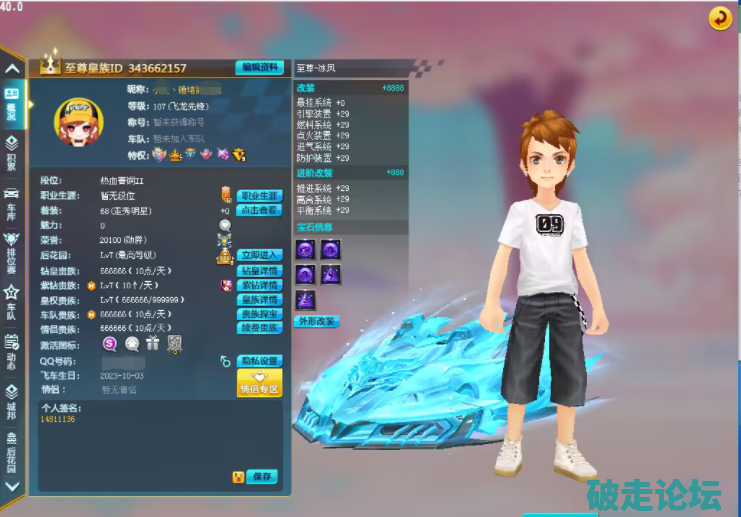Click the player avatar portrait
The width and height of the screenshot is (741, 517).
coord(76,123)
